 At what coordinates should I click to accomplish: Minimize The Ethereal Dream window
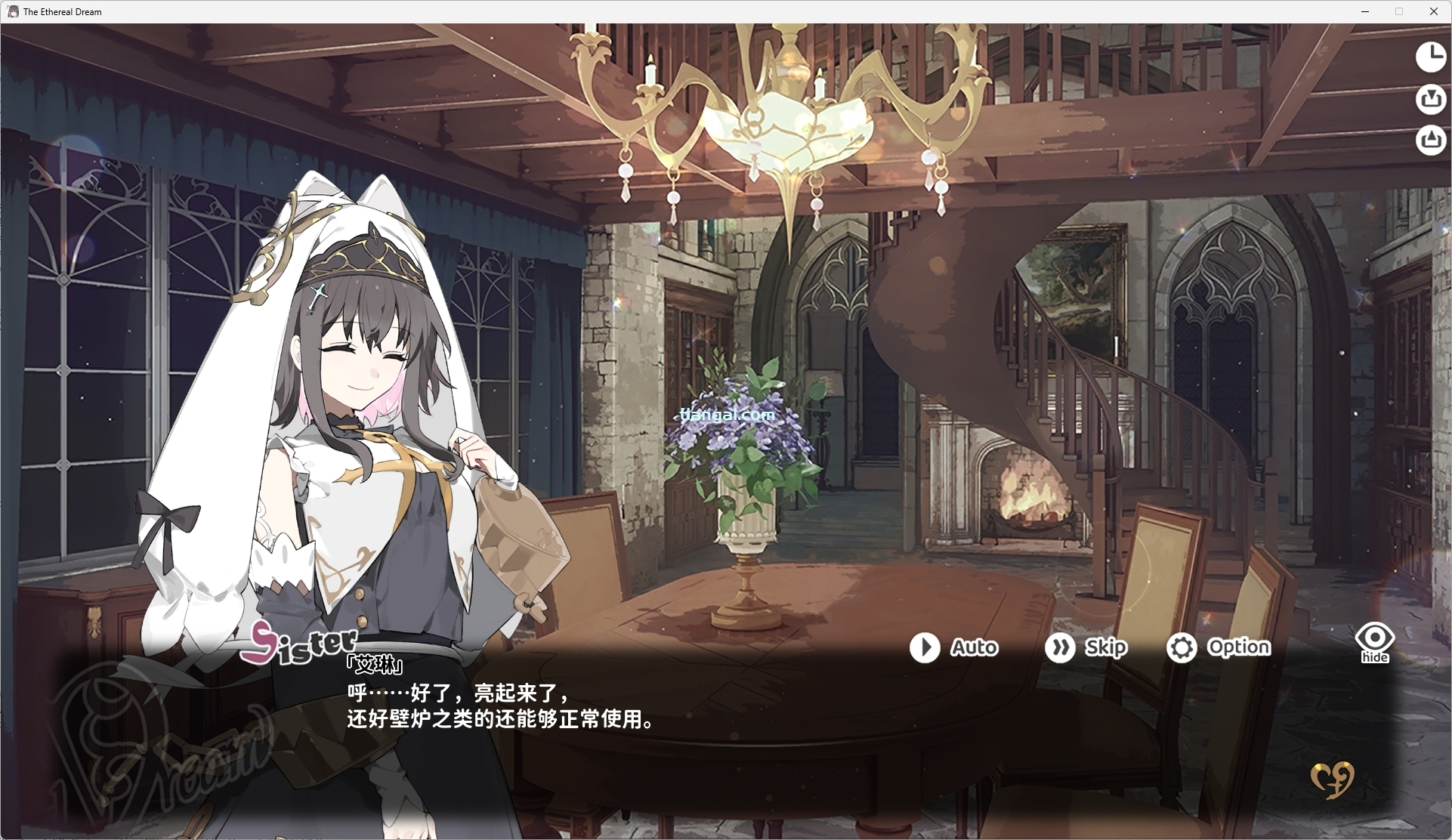point(1365,11)
